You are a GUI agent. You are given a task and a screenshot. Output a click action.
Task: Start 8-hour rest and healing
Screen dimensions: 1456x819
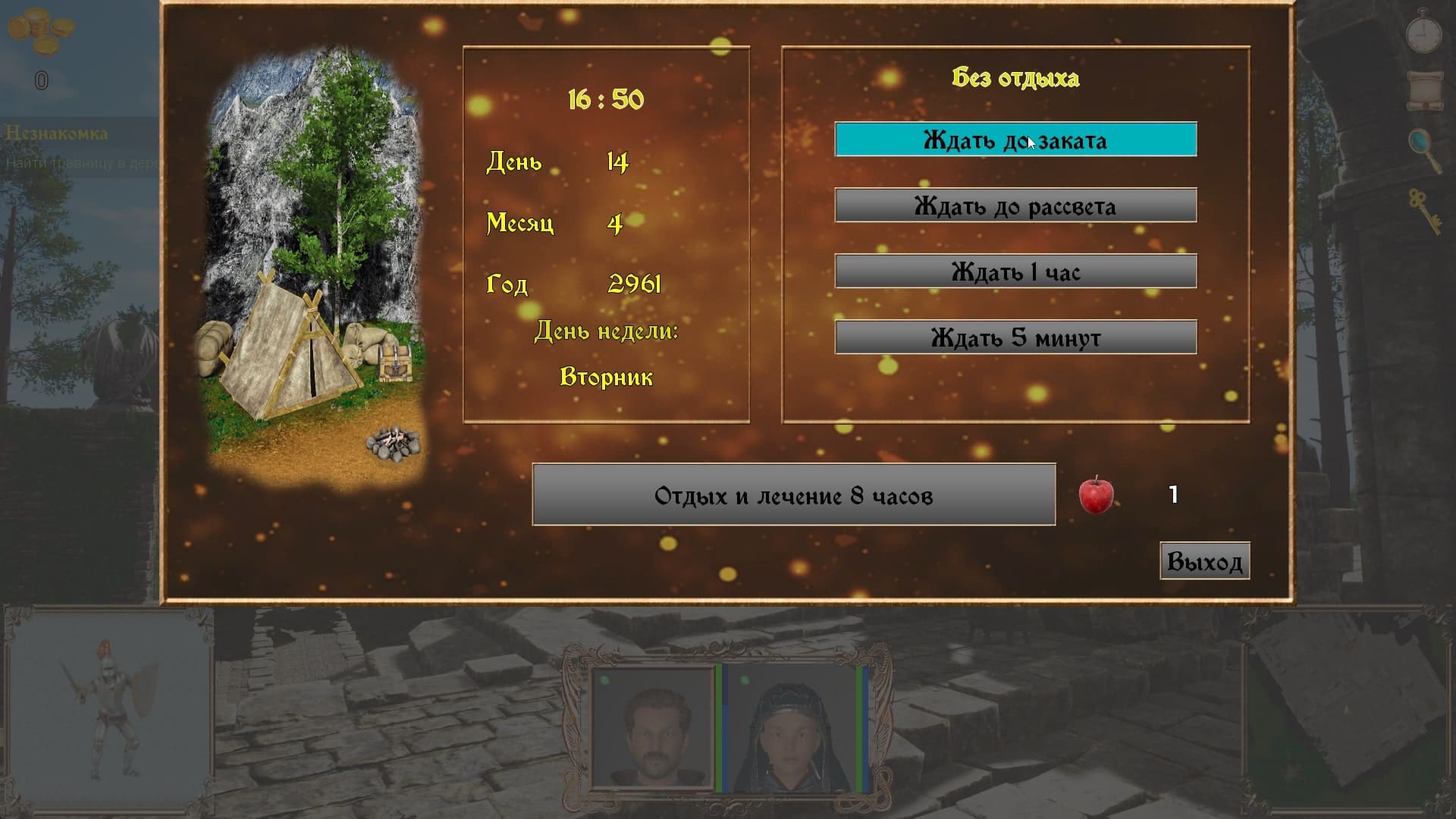pyautogui.click(x=793, y=495)
